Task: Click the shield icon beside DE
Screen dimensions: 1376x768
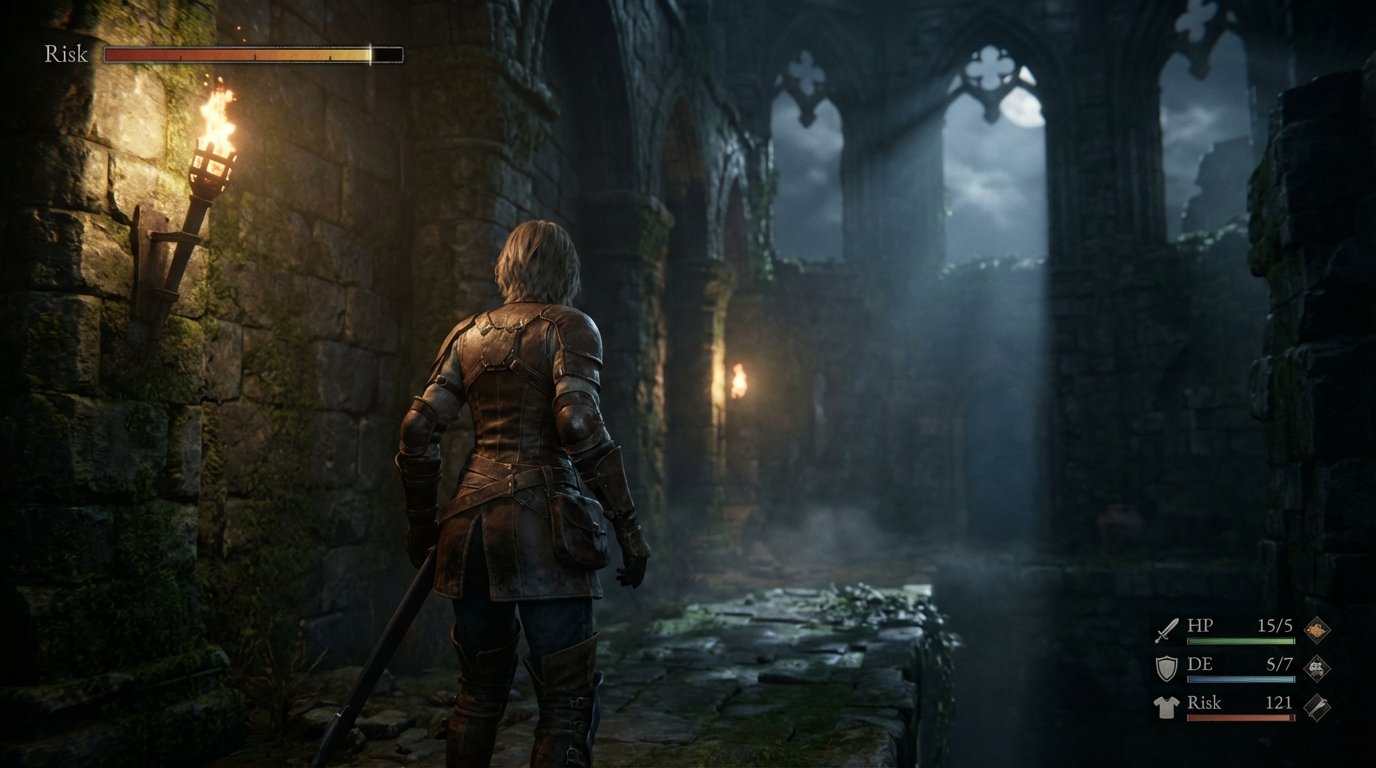Action: [1166, 668]
